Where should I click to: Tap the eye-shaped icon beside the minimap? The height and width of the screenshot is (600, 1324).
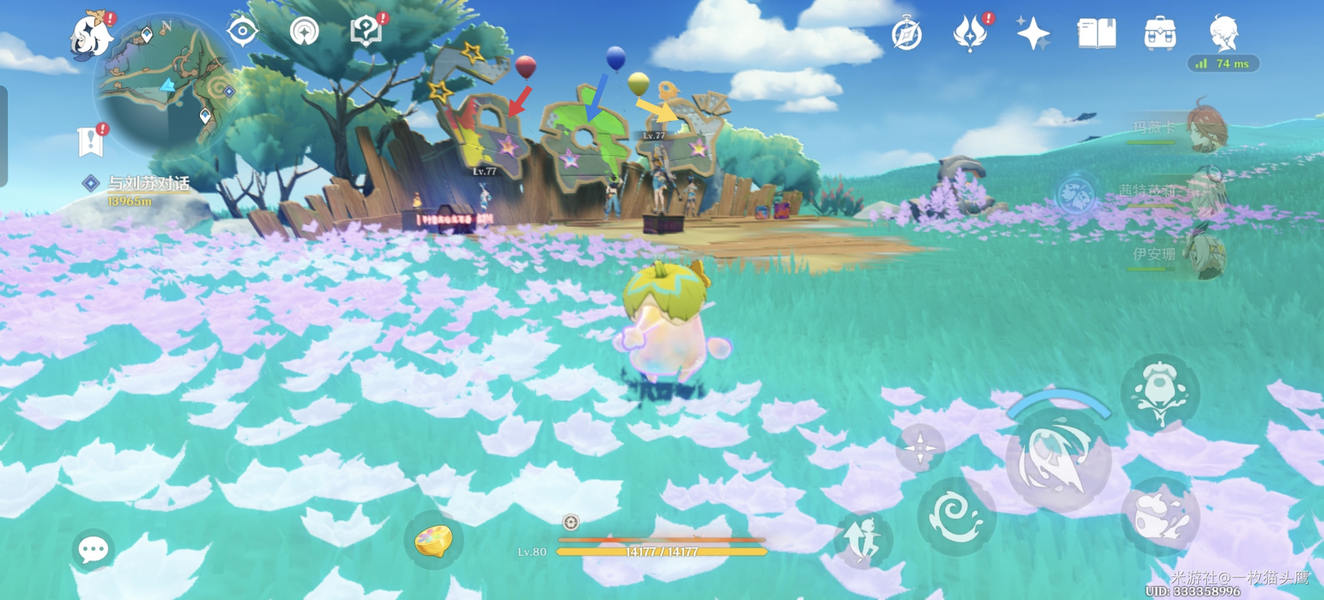click(242, 31)
